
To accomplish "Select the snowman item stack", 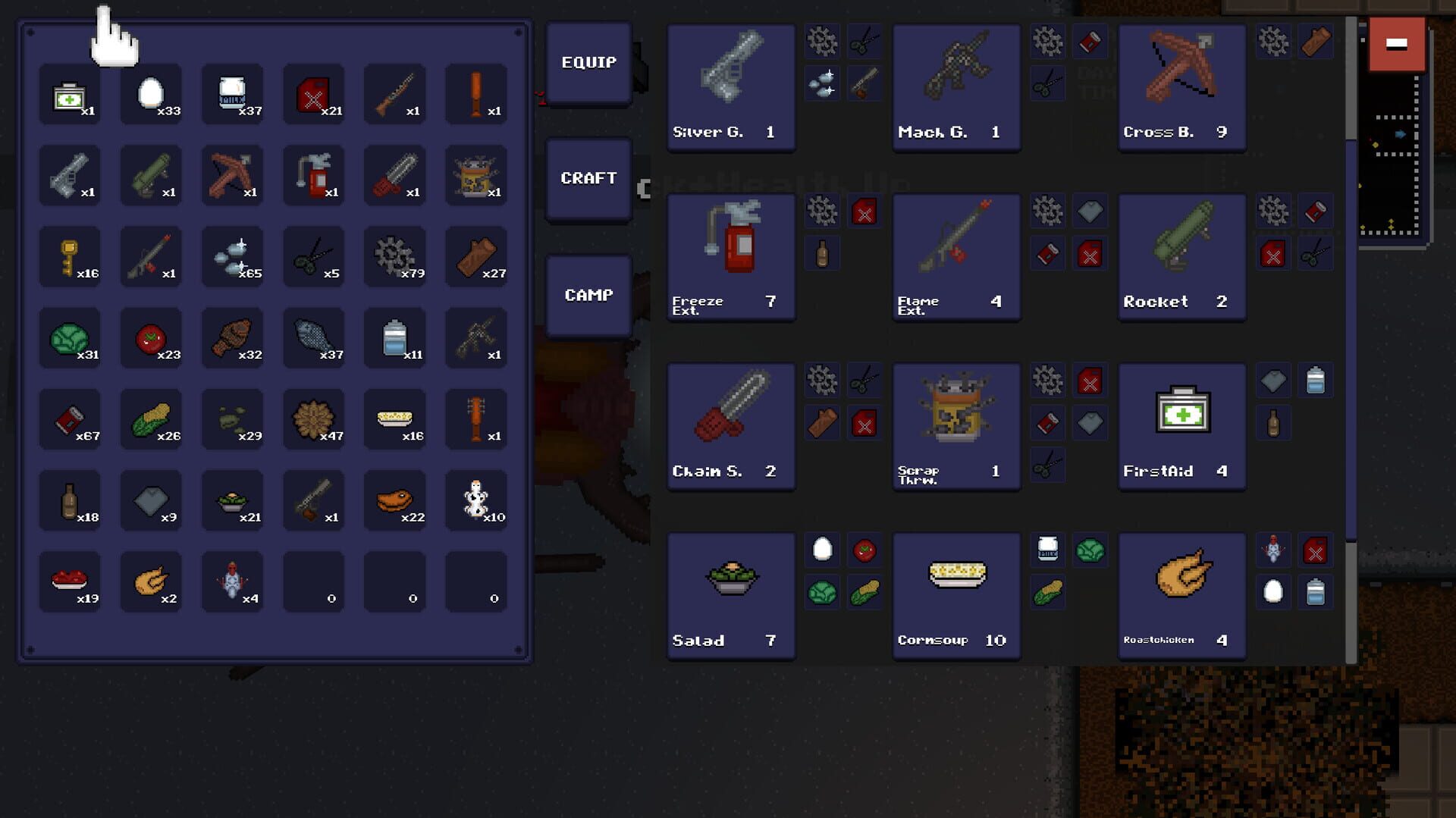I will (475, 500).
